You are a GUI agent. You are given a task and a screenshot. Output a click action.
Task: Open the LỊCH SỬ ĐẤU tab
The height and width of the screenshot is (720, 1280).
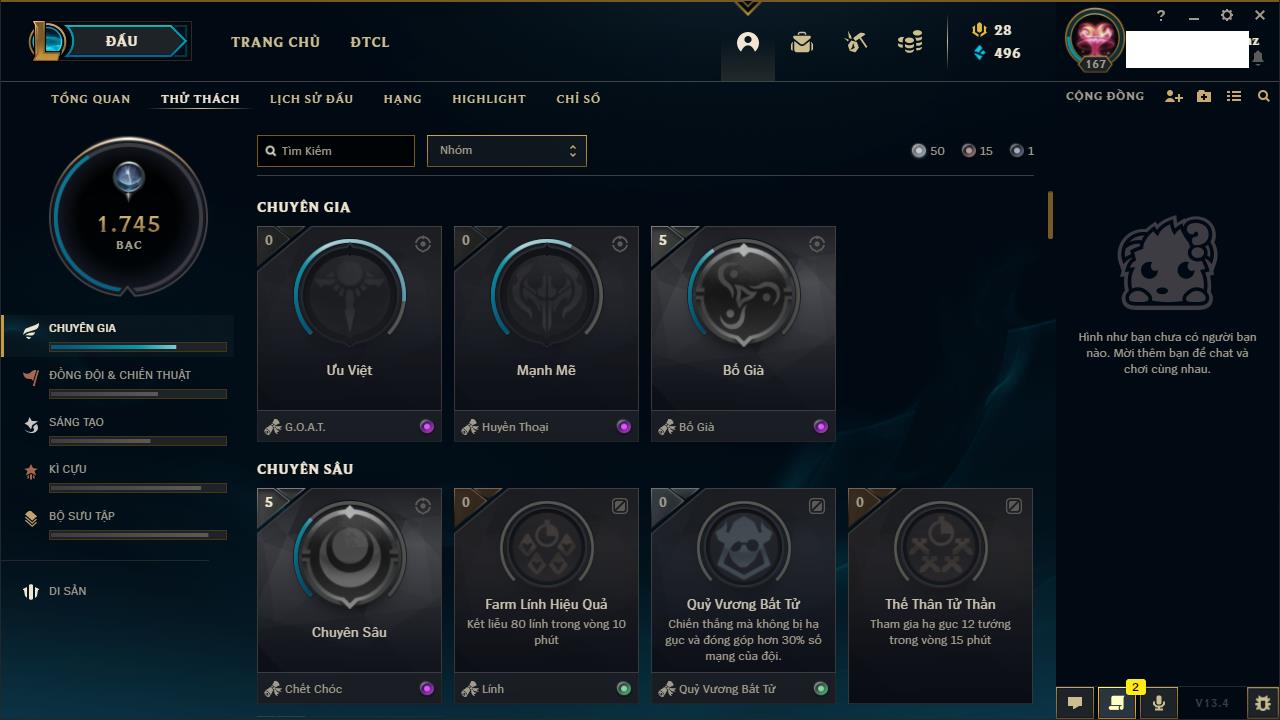(x=311, y=99)
